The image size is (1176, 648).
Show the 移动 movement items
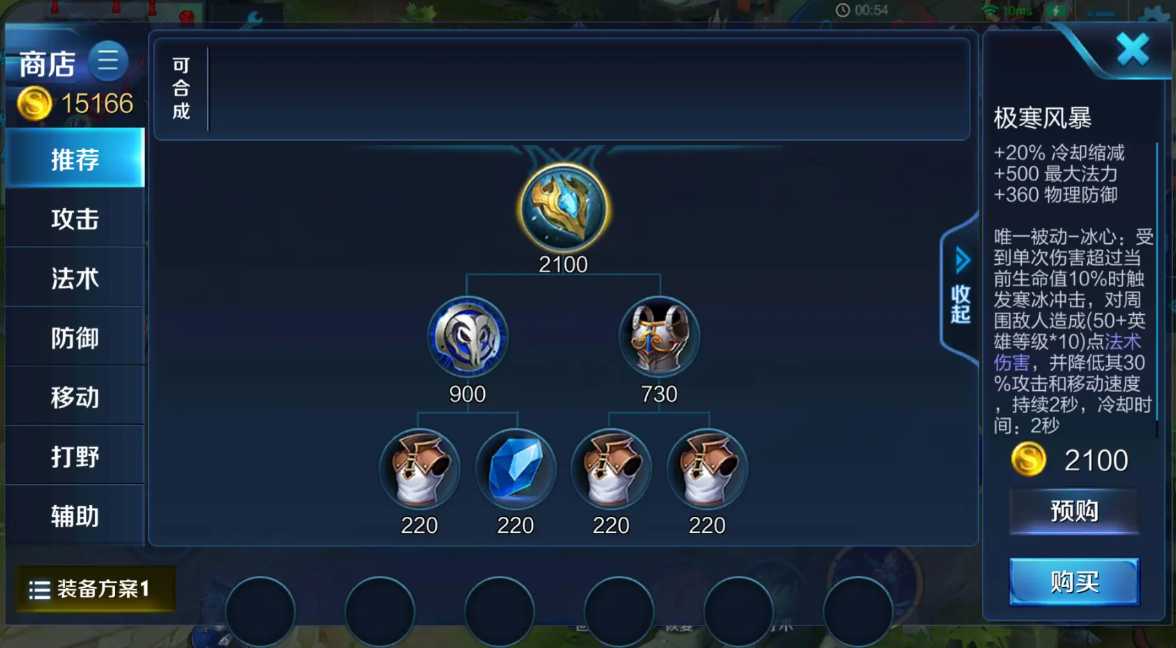tap(75, 397)
